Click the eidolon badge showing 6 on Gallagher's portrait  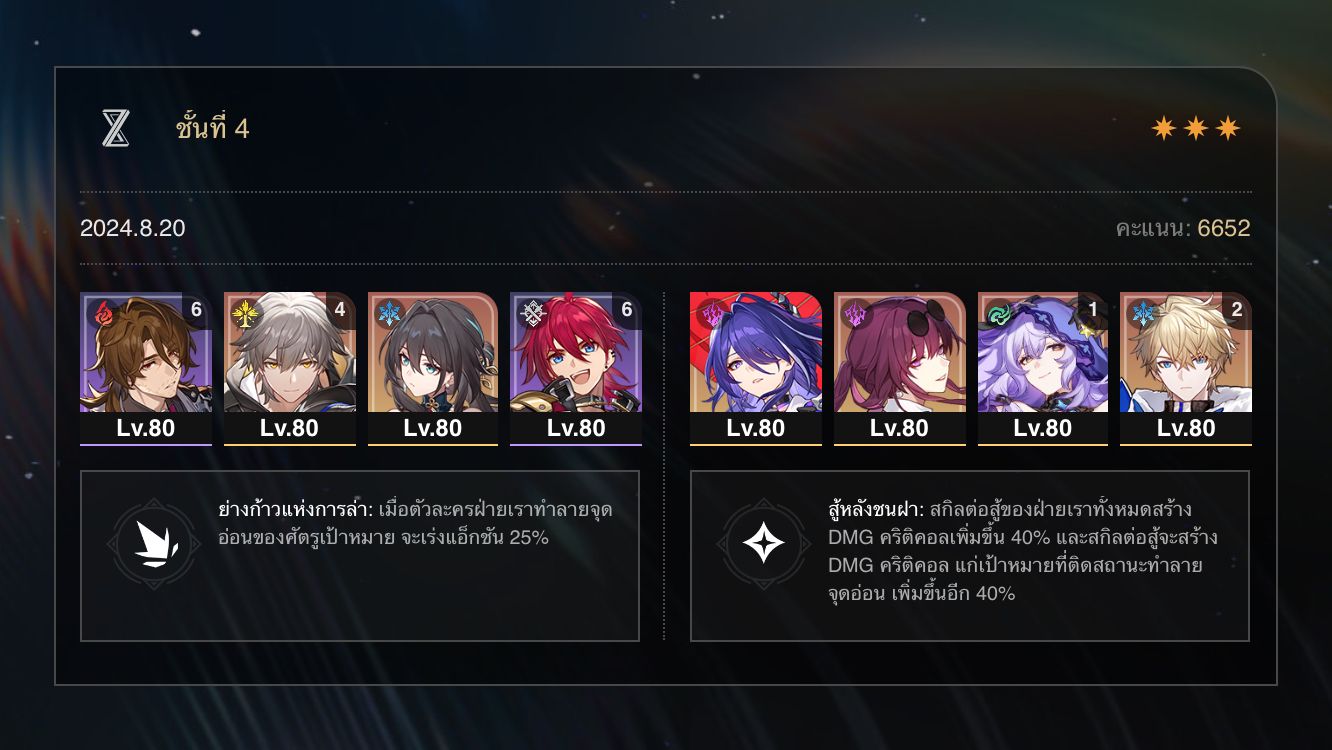(199, 310)
